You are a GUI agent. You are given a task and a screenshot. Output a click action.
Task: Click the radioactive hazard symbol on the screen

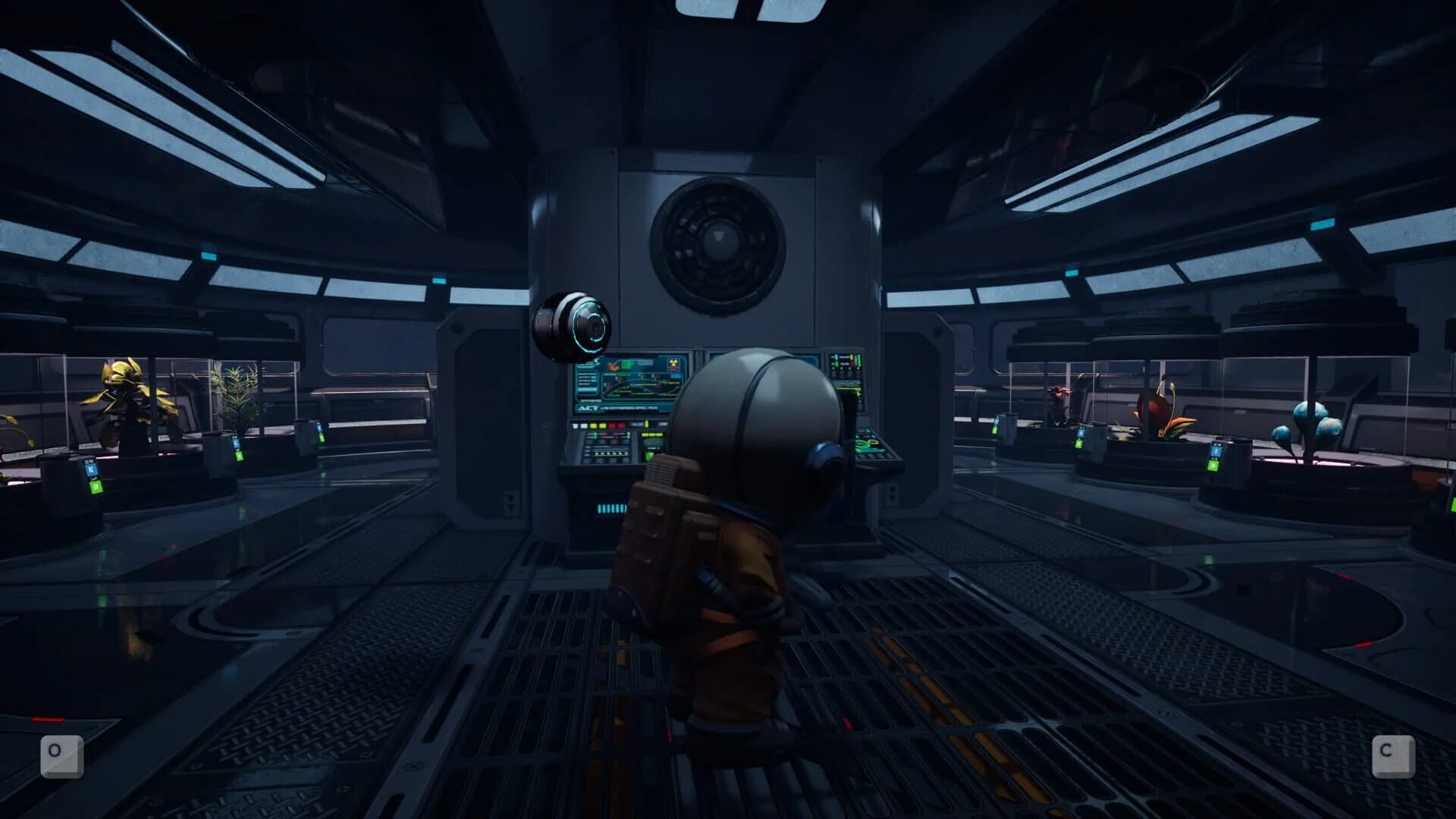click(673, 364)
